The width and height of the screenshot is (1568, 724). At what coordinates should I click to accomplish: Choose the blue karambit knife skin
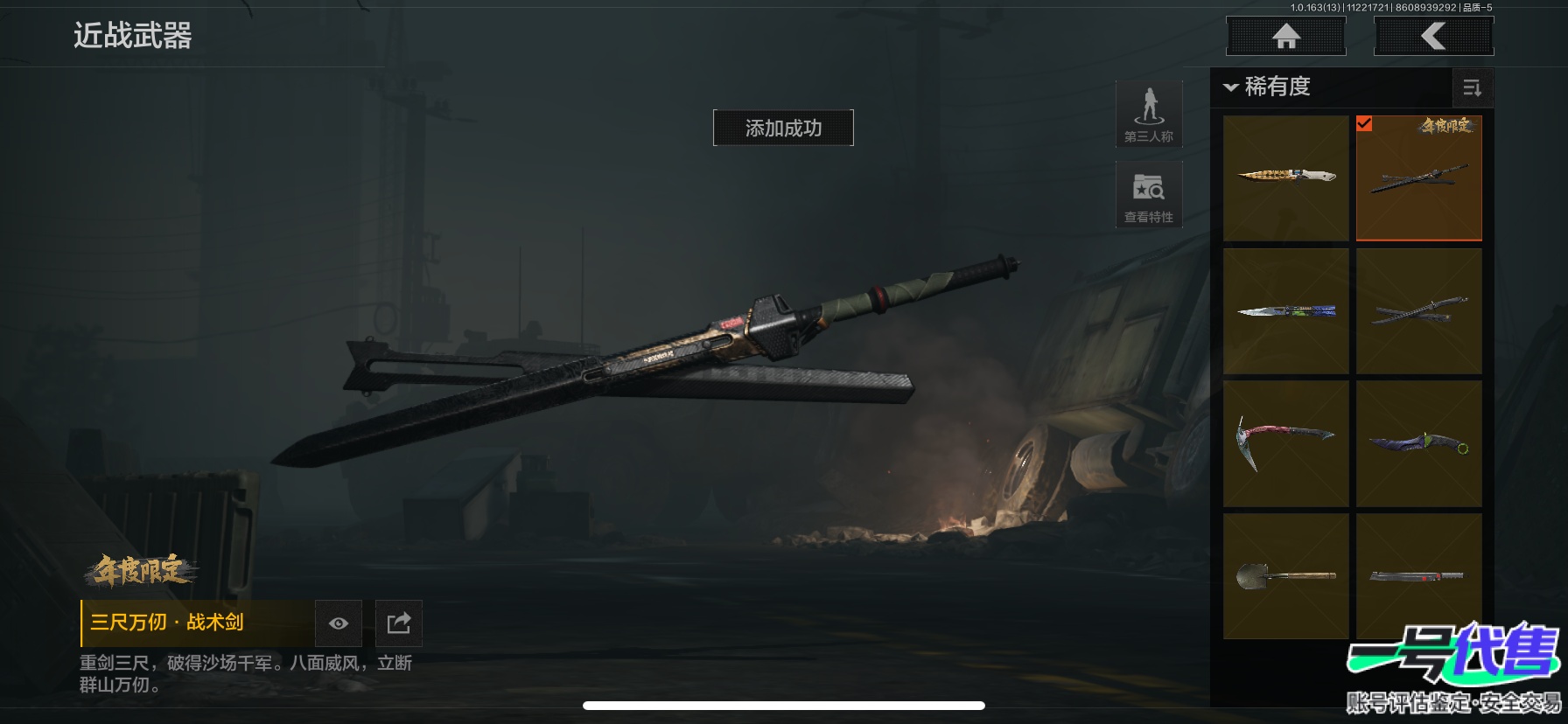[1418, 443]
